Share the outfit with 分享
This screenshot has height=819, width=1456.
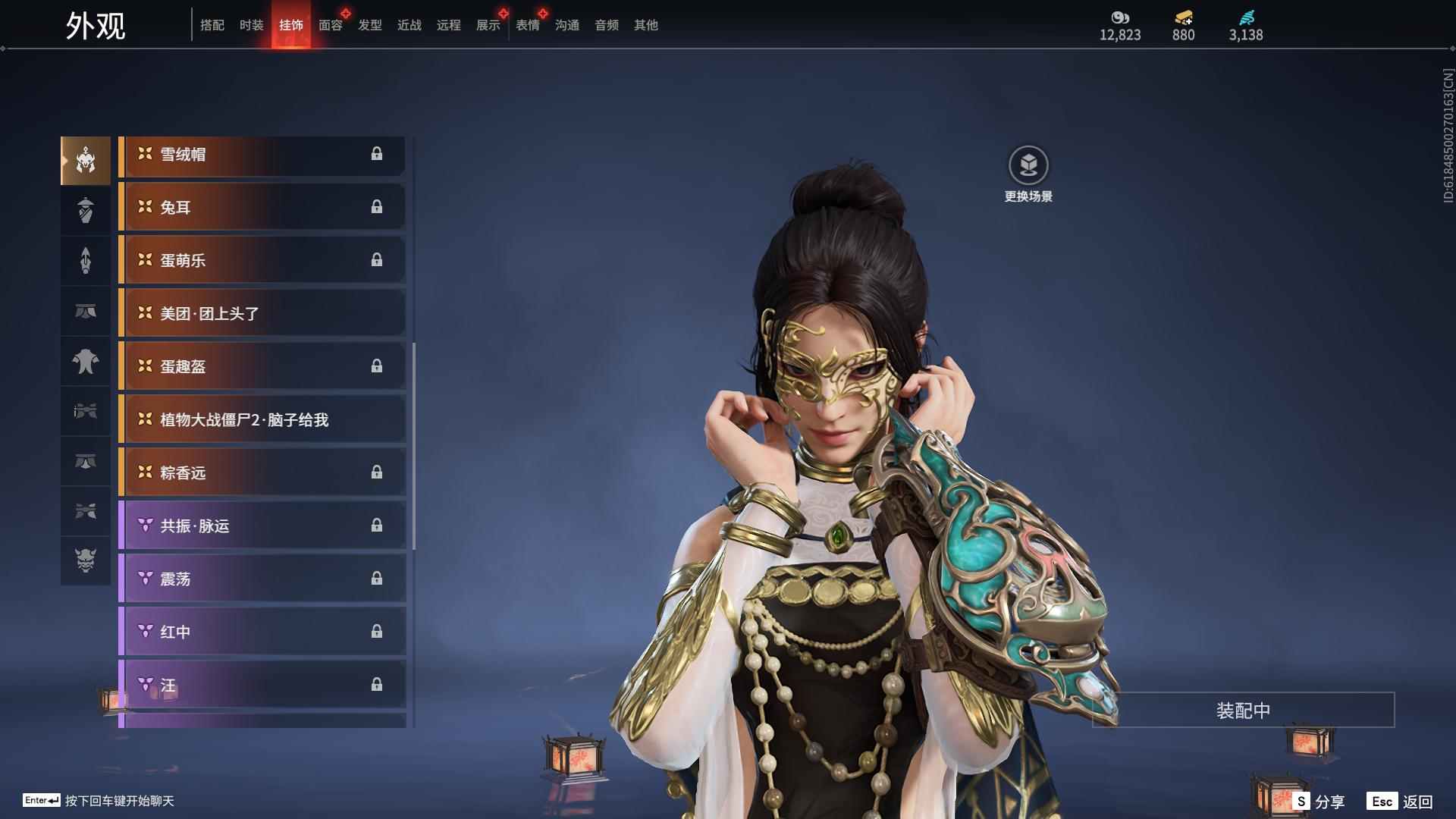click(1319, 802)
